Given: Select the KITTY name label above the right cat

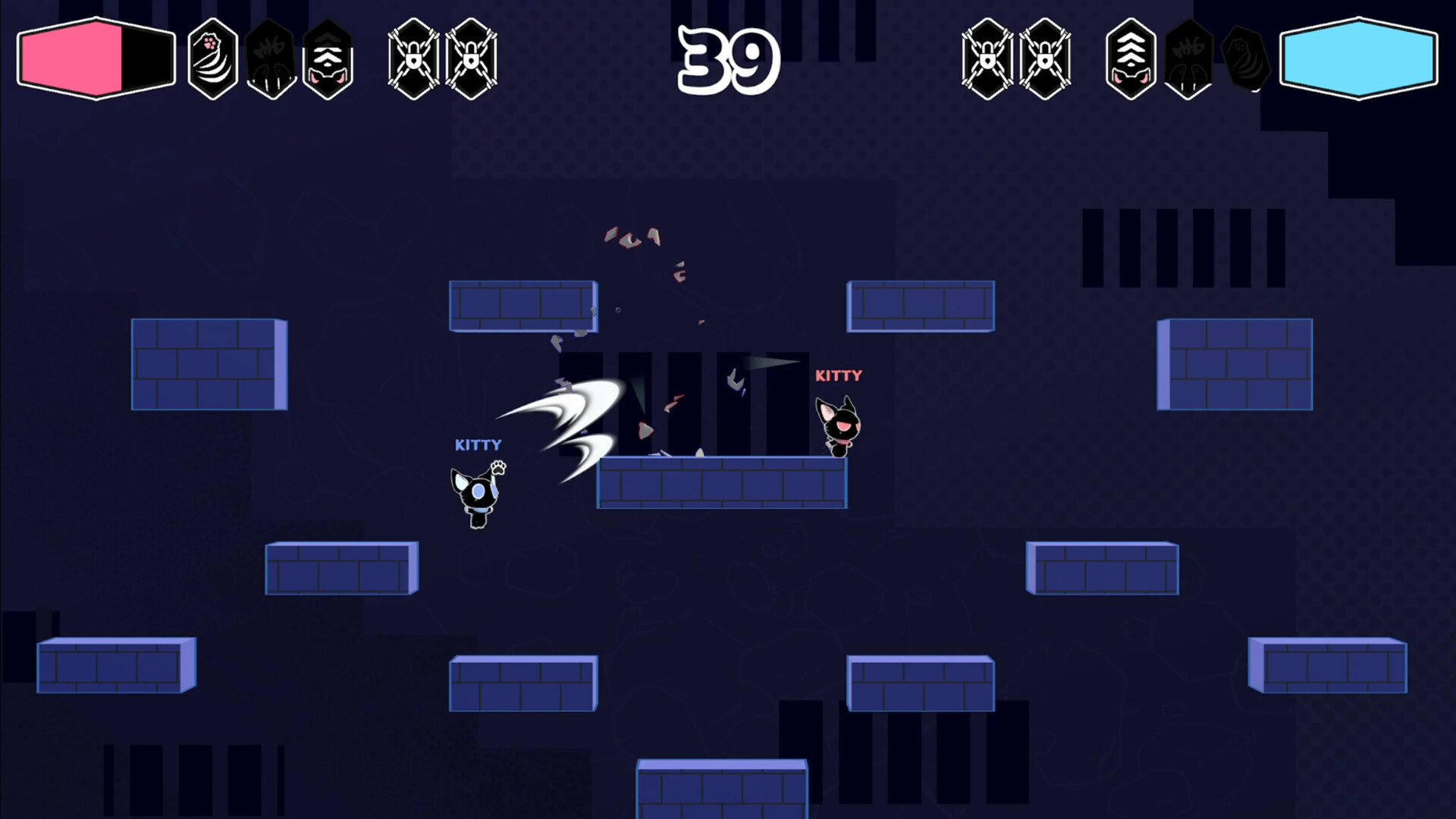Looking at the screenshot, I should tap(839, 375).
